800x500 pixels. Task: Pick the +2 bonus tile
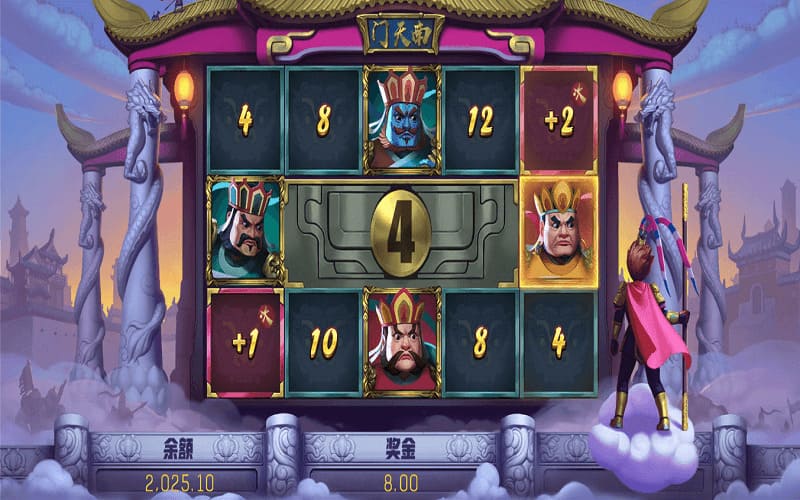point(559,121)
